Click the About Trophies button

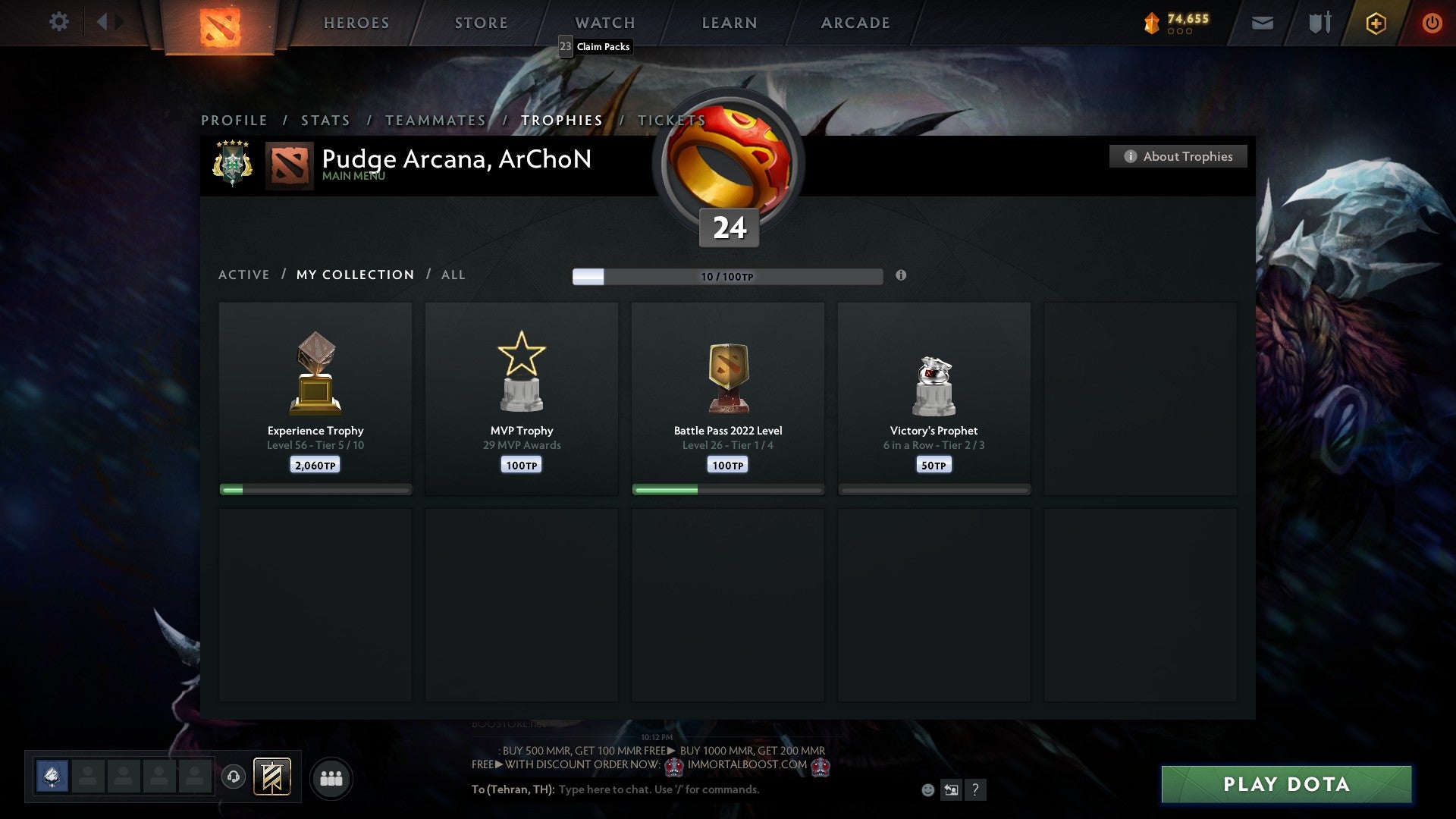pos(1178,156)
